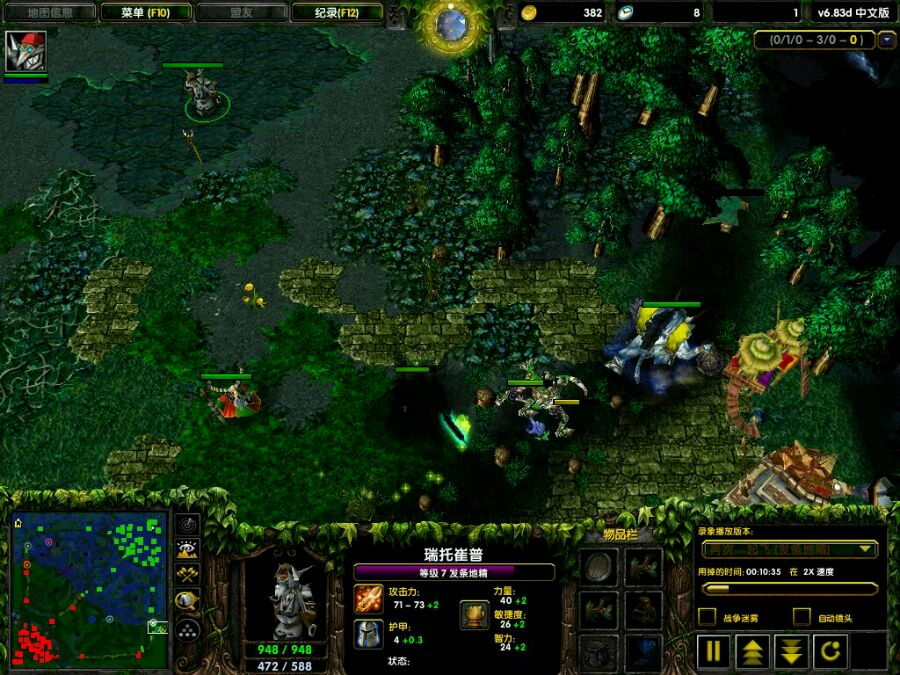Image resolution: width=900 pixels, height=675 pixels.
Task: Select the hero portrait icon at top-left
Action: click(26, 52)
